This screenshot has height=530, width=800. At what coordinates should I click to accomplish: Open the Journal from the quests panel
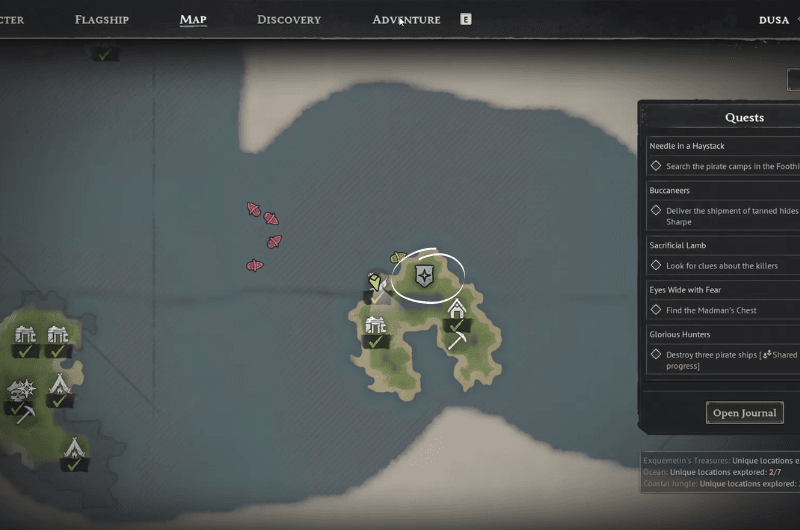pyautogui.click(x=745, y=413)
